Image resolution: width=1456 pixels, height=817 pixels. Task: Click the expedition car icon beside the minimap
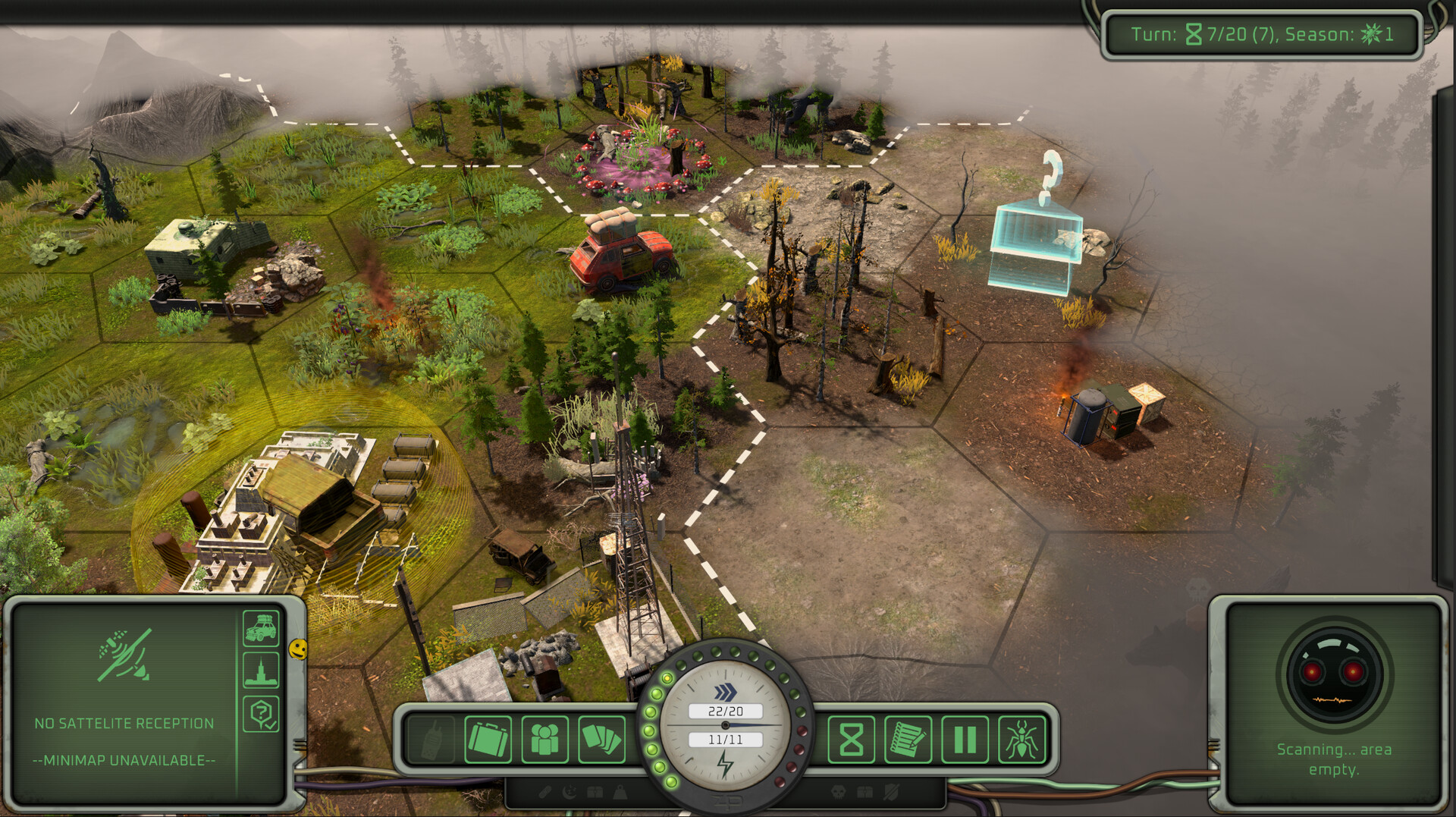(261, 629)
